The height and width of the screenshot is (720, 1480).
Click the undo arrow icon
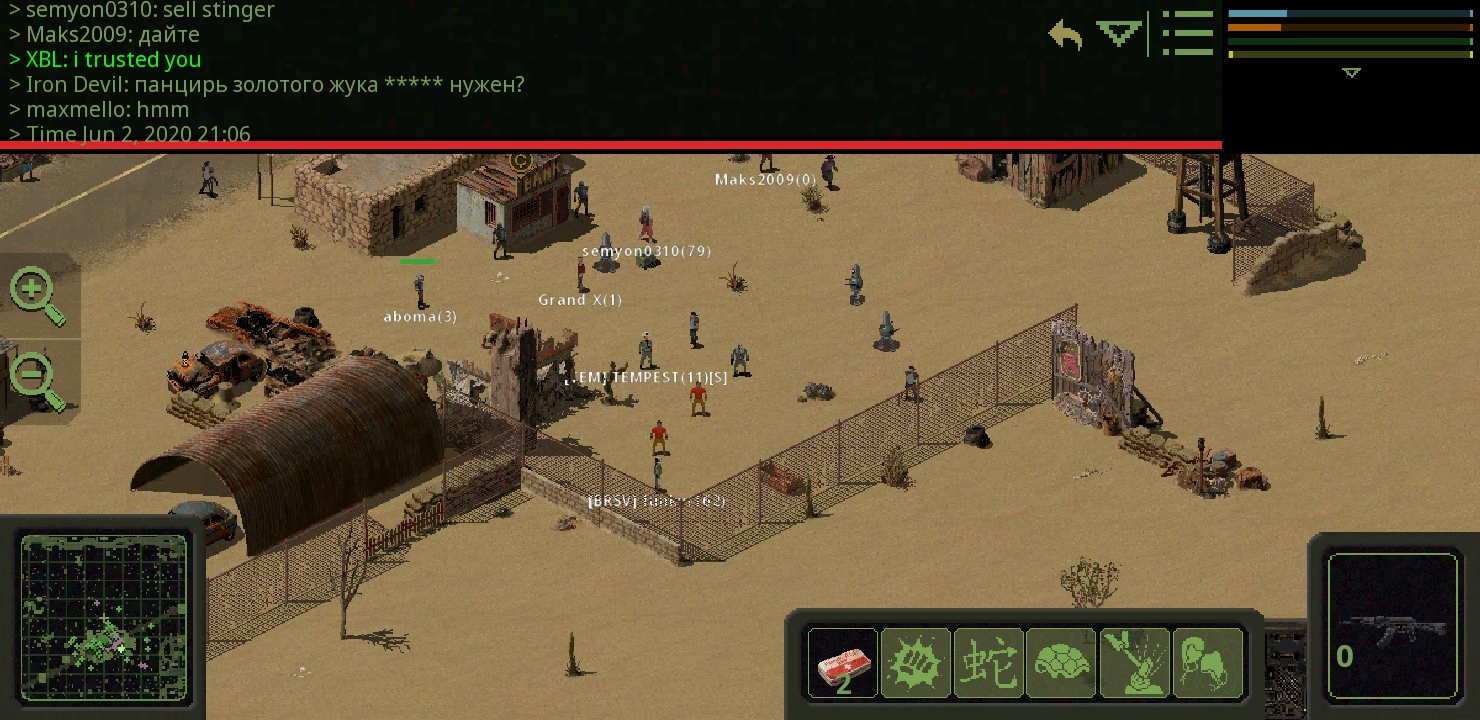coord(1063,33)
